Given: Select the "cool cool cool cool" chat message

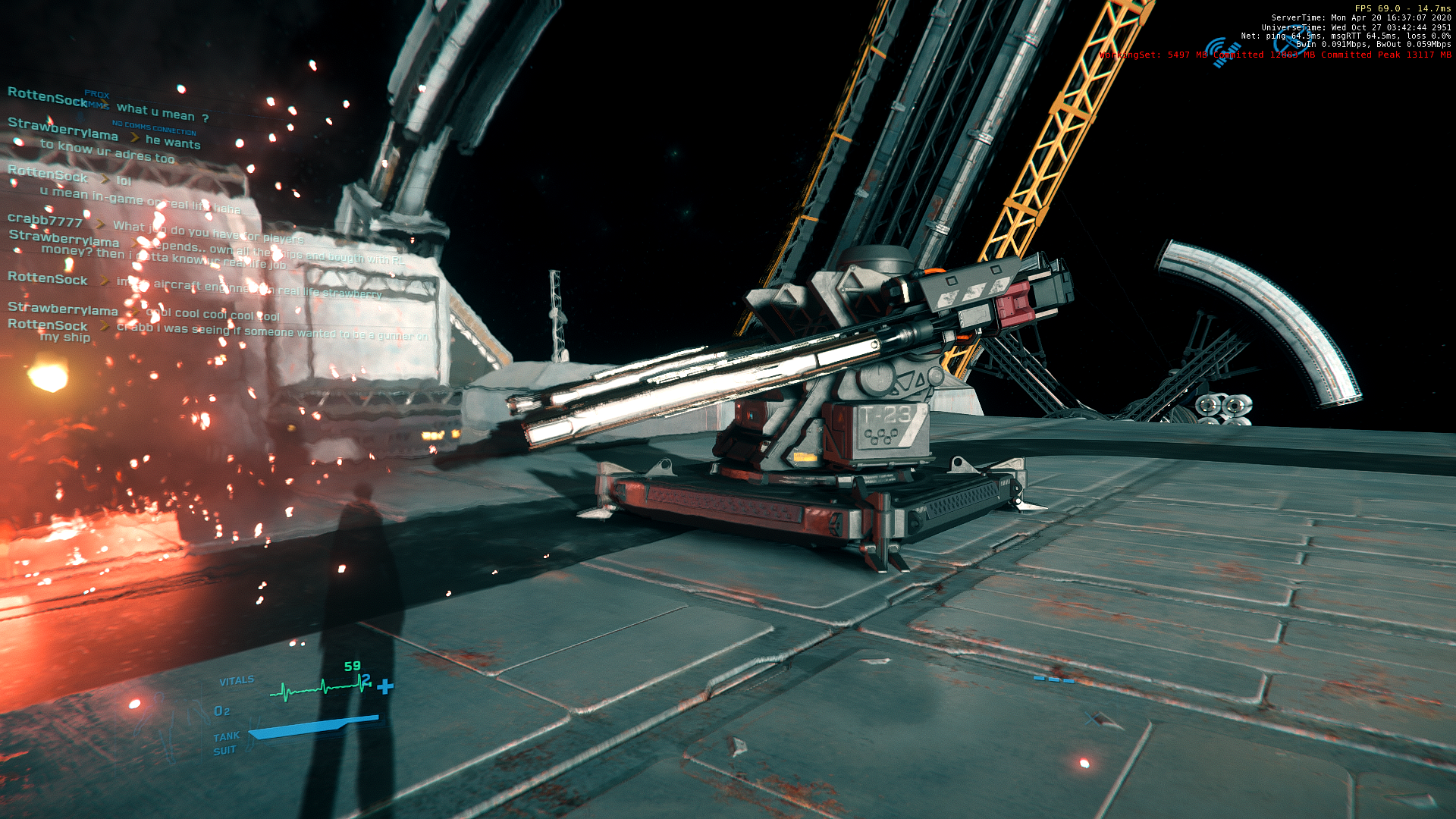Looking at the screenshot, I should click(213, 315).
